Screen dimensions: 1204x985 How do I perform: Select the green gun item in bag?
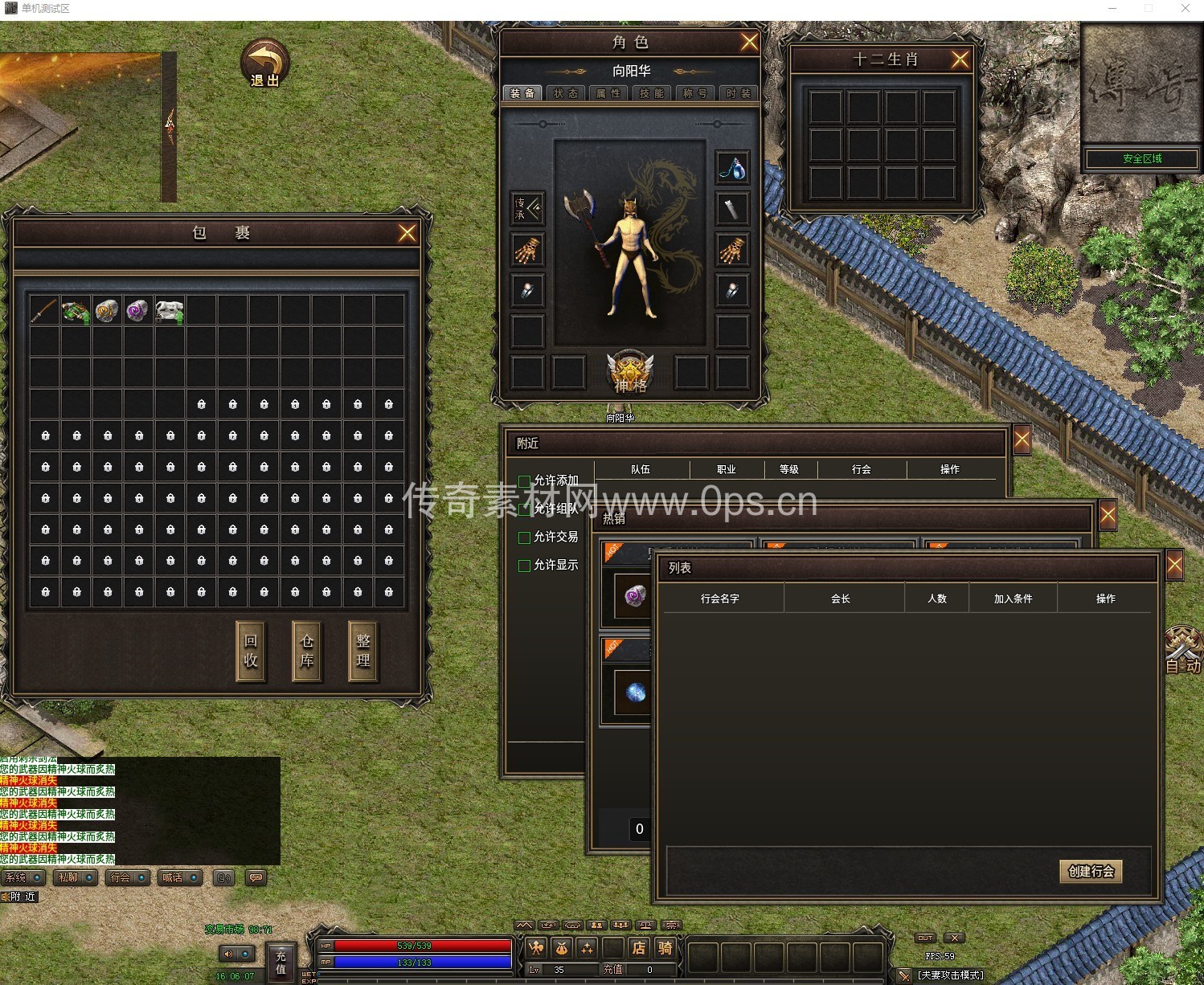76,311
